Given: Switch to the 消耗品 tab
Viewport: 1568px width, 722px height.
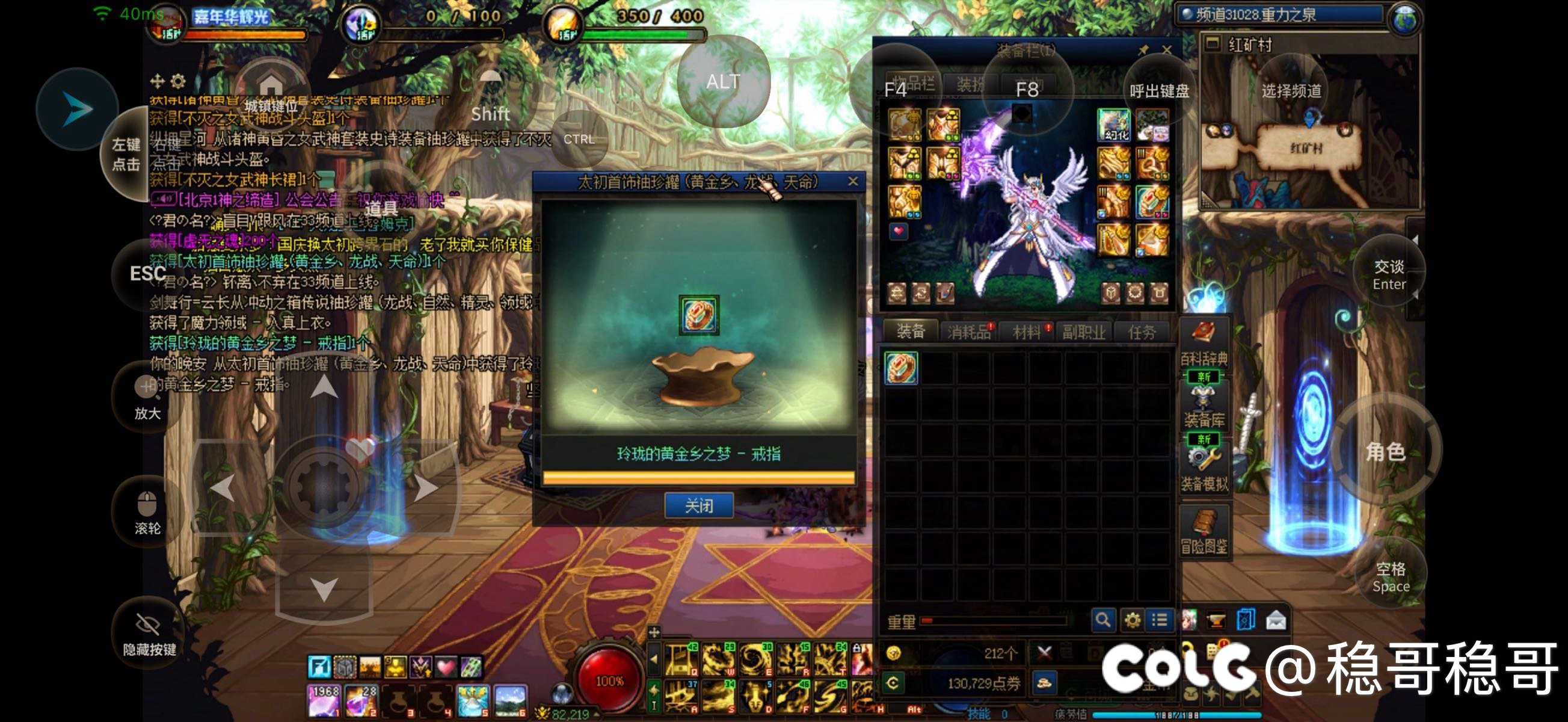Looking at the screenshot, I should [968, 332].
